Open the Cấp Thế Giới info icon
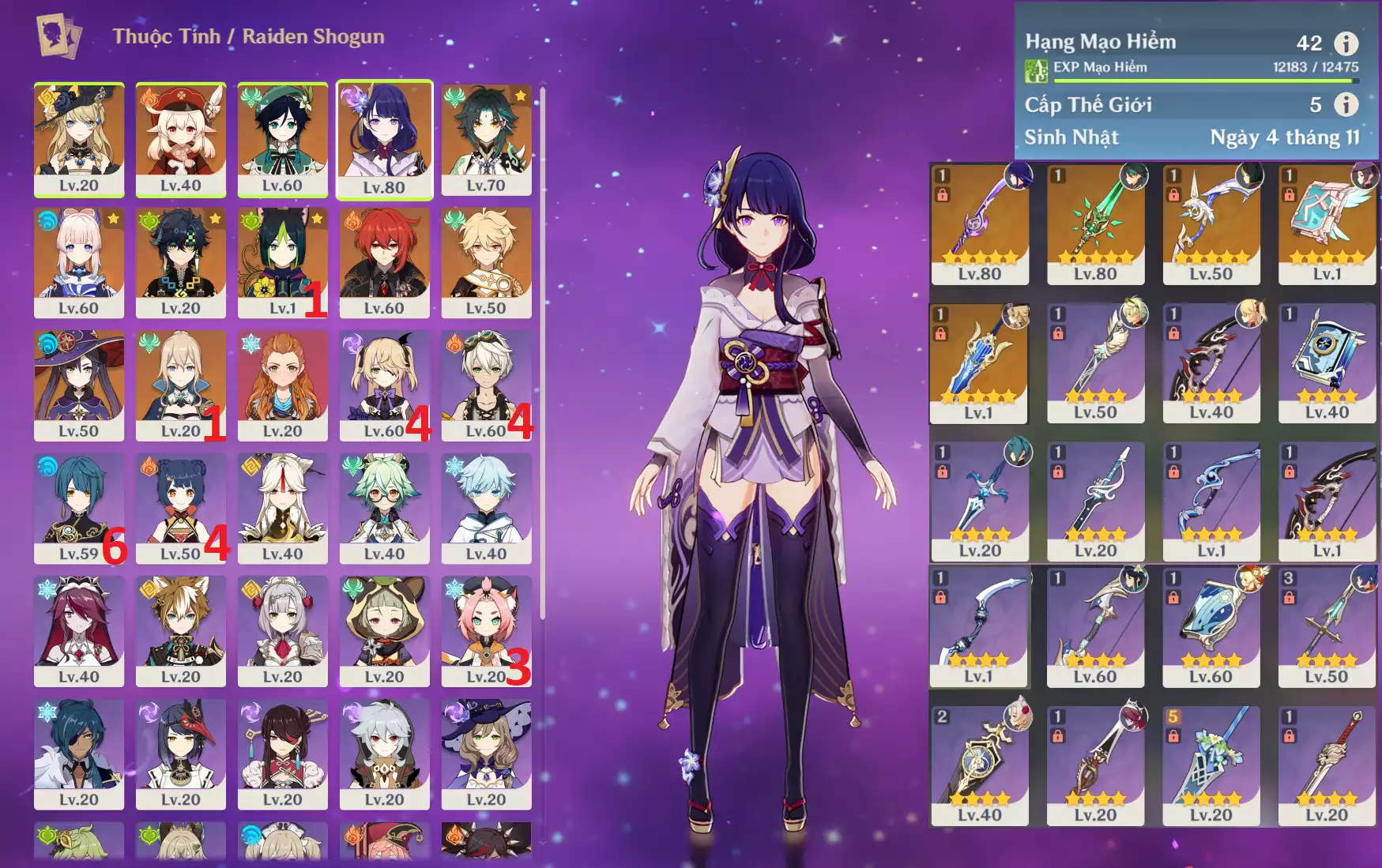Screen dimensions: 1382x868 pyautogui.click(x=1346, y=104)
